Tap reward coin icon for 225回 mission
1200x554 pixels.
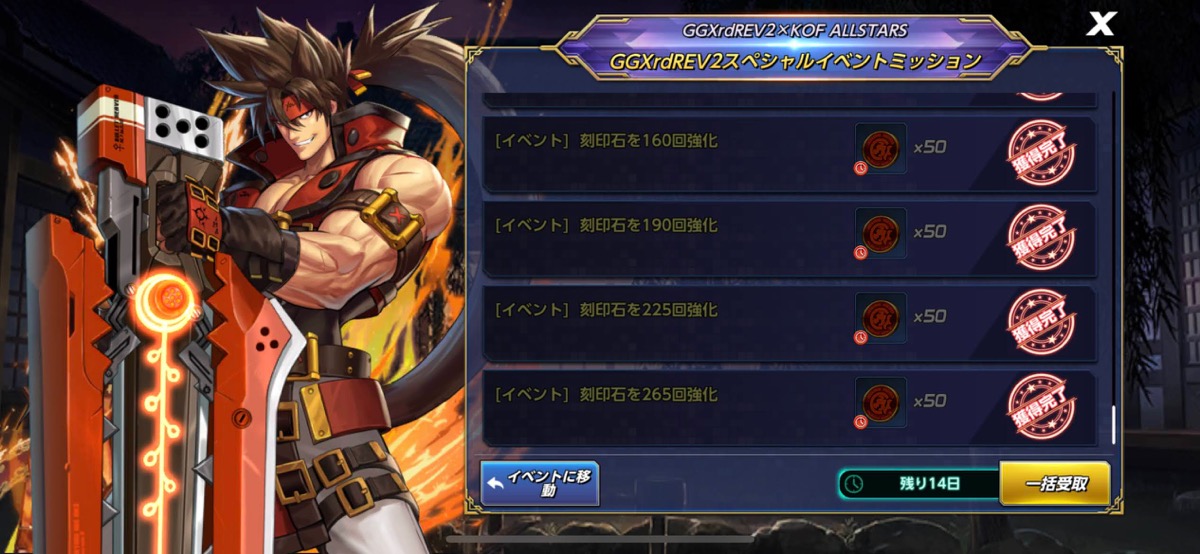pyautogui.click(x=881, y=318)
